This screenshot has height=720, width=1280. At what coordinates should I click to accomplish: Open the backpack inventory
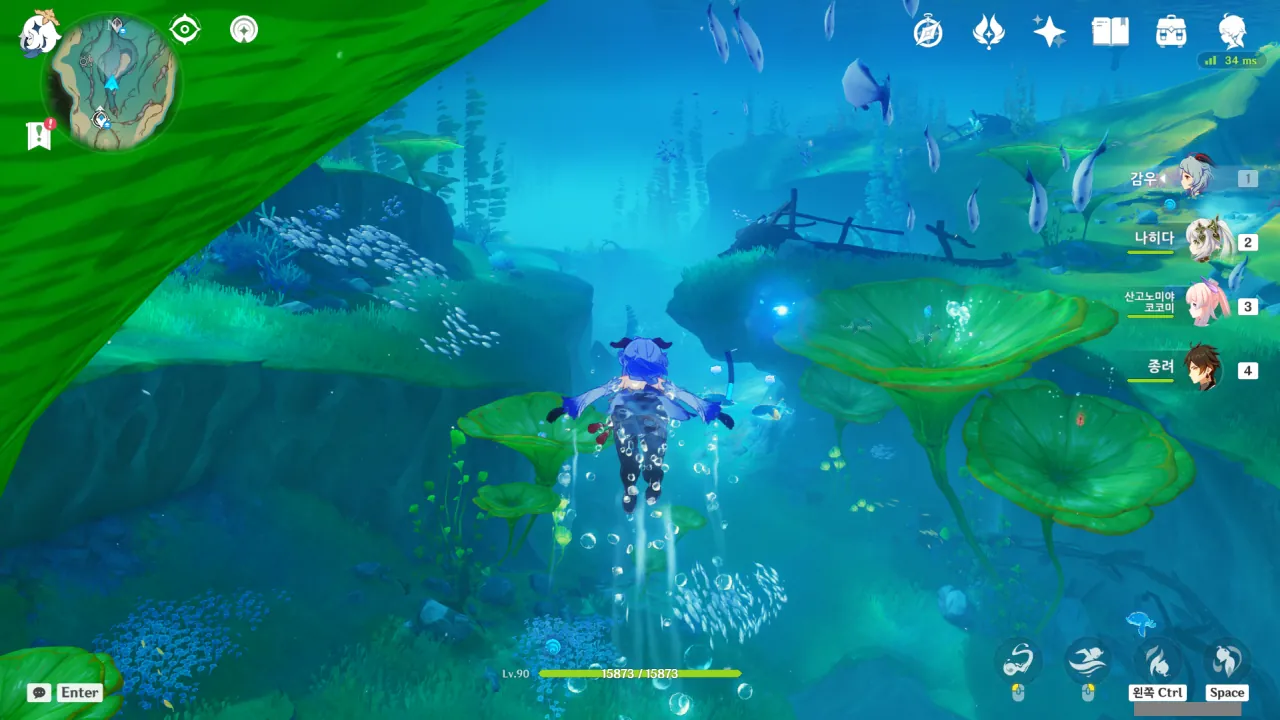1171,32
